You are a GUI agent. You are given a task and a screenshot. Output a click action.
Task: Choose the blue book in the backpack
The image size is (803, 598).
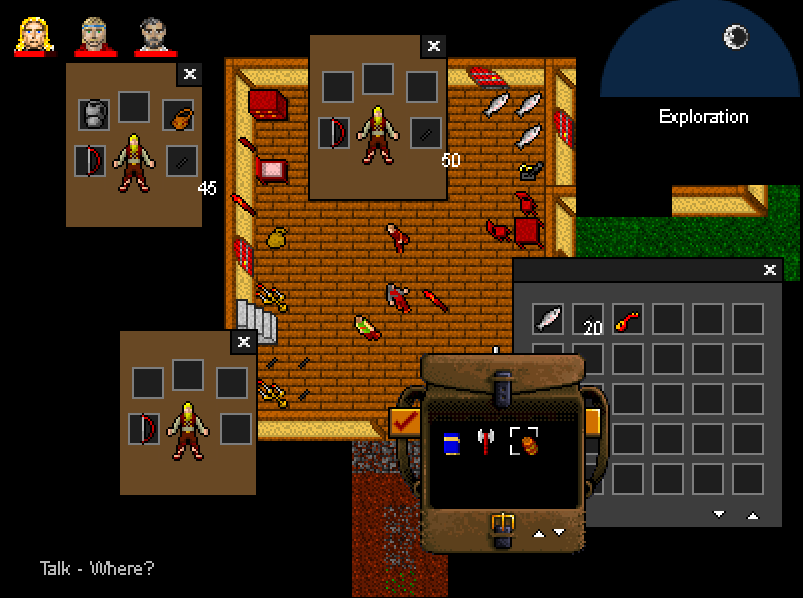pos(451,442)
